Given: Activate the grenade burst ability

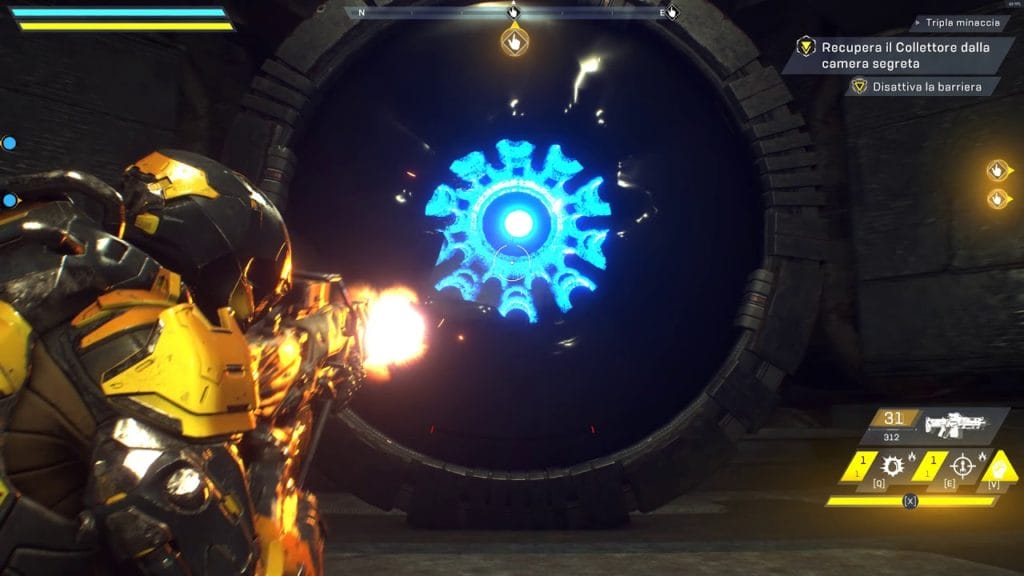Looking at the screenshot, I should [892, 466].
